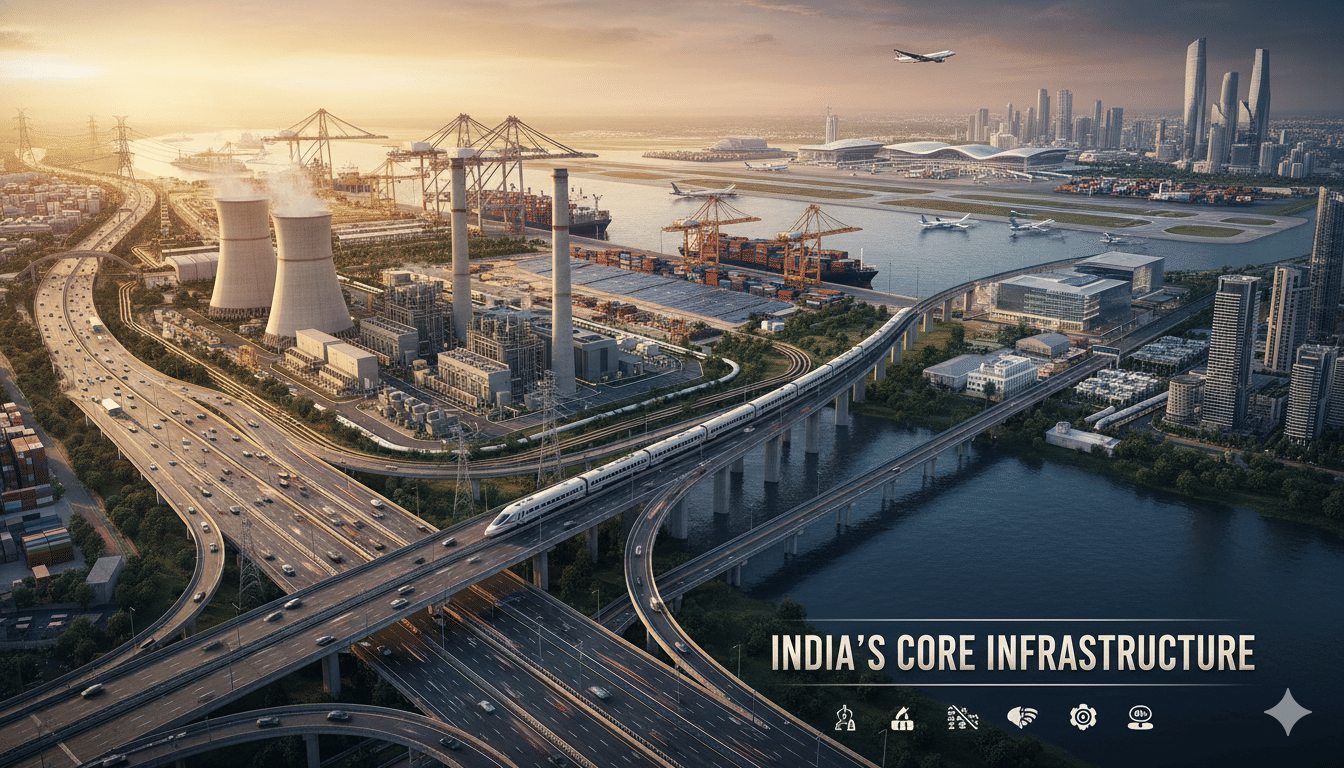This screenshot has height=768, width=1344.
Task: Click the four-pointed sparkle star
Action: coord(1287,711)
